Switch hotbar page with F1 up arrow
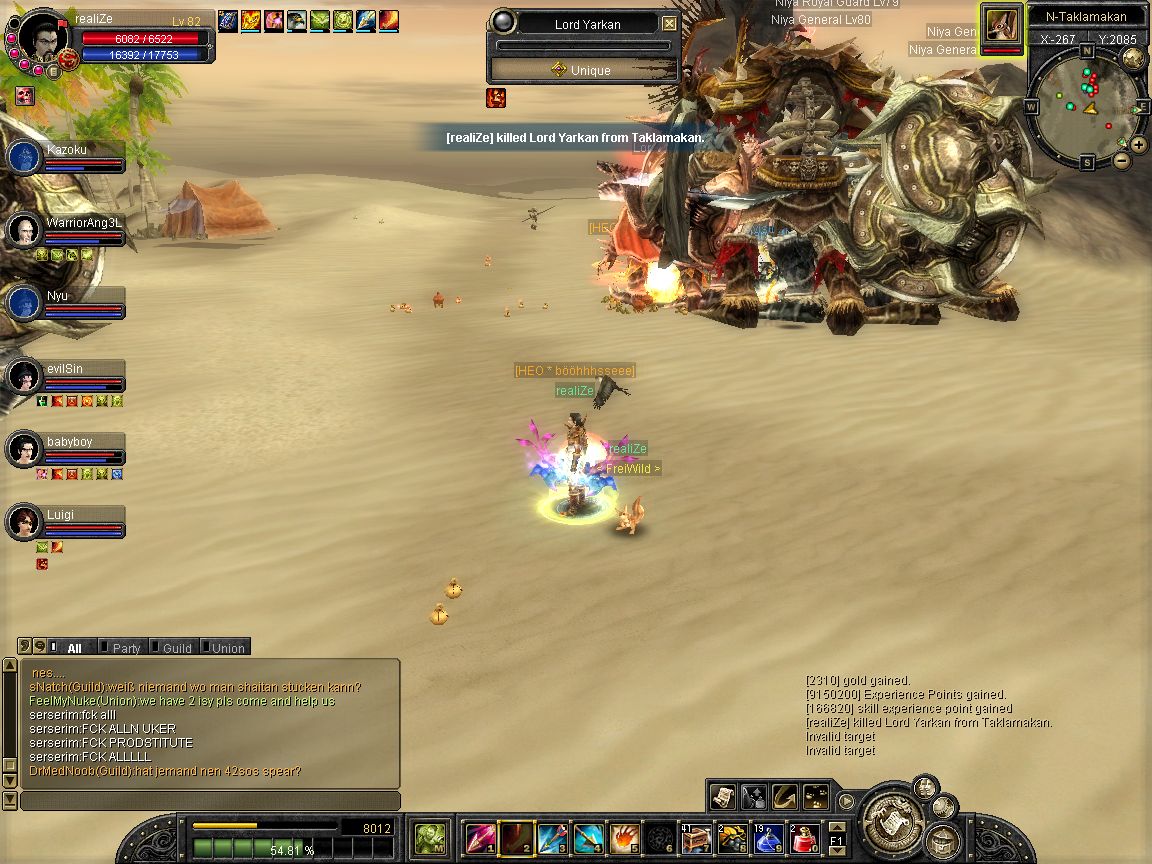1152x864 pixels. (836, 828)
